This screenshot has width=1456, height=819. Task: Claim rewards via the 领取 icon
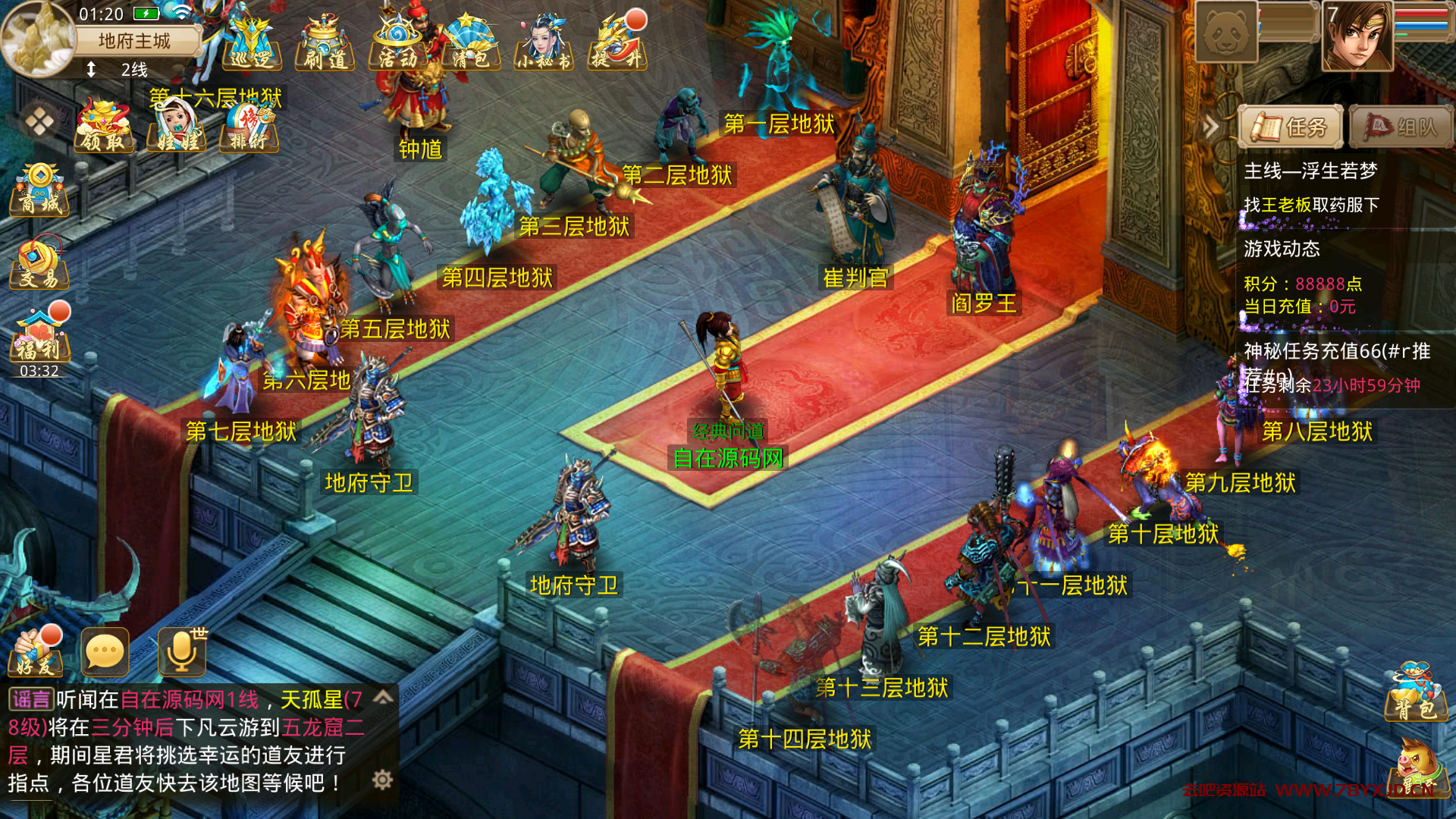pyautogui.click(x=104, y=127)
